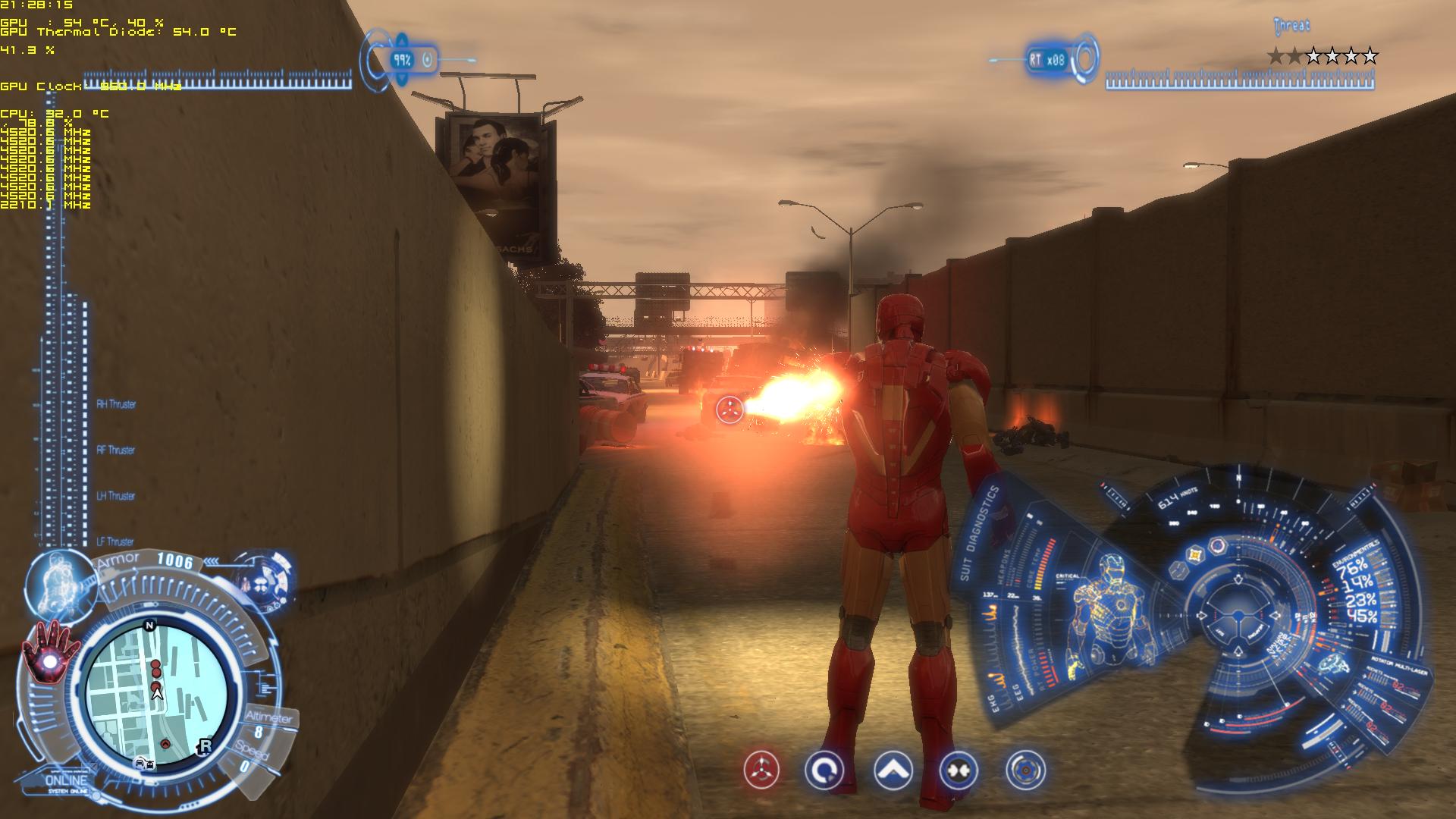
Task: Click the crosshair weapon reticle marker
Action: [730, 409]
